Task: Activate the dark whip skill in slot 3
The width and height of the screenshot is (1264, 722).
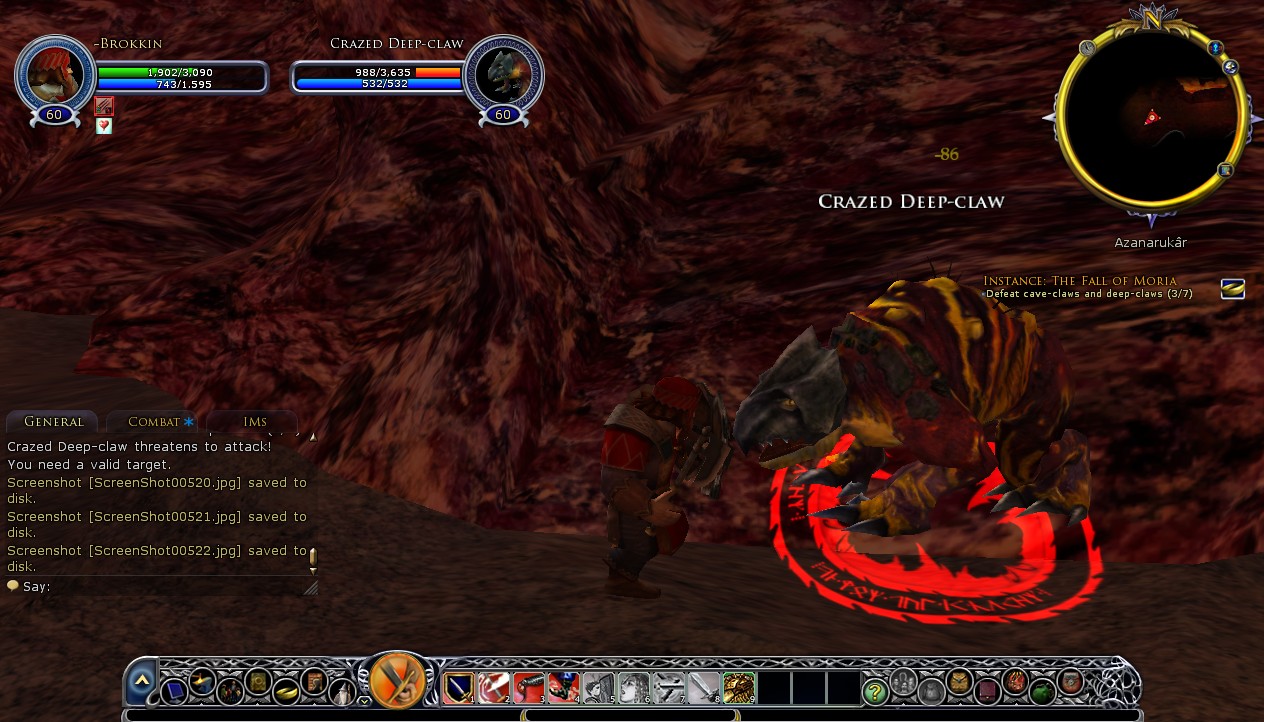Action: [529, 688]
